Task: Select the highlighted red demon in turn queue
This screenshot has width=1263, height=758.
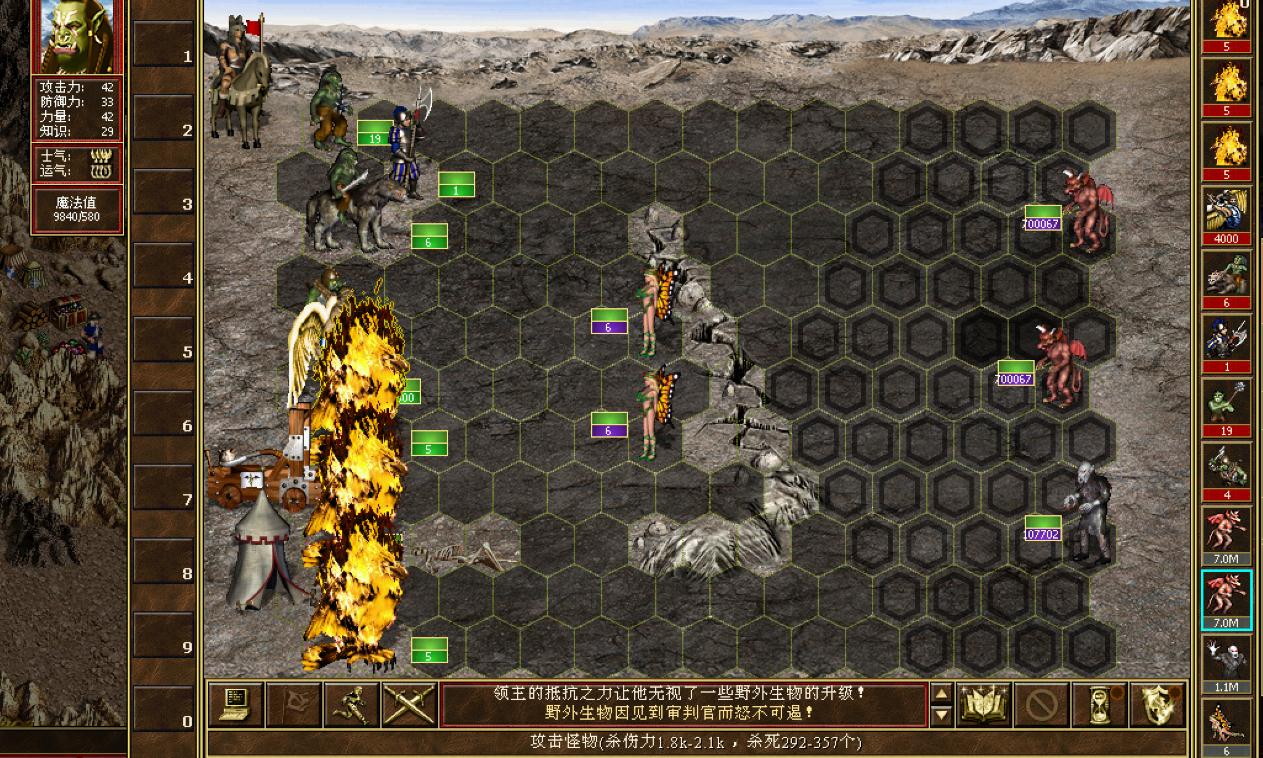Action: (1226, 598)
